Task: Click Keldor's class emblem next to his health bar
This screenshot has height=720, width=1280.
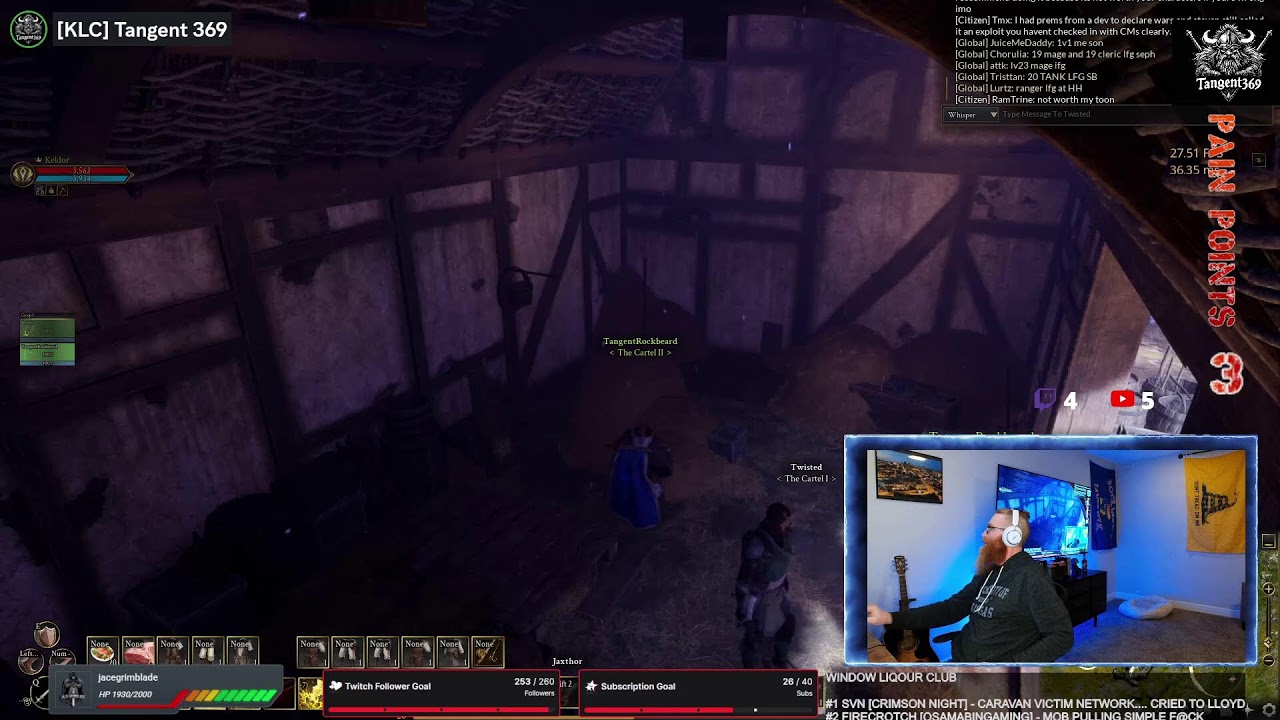Action: [24, 173]
